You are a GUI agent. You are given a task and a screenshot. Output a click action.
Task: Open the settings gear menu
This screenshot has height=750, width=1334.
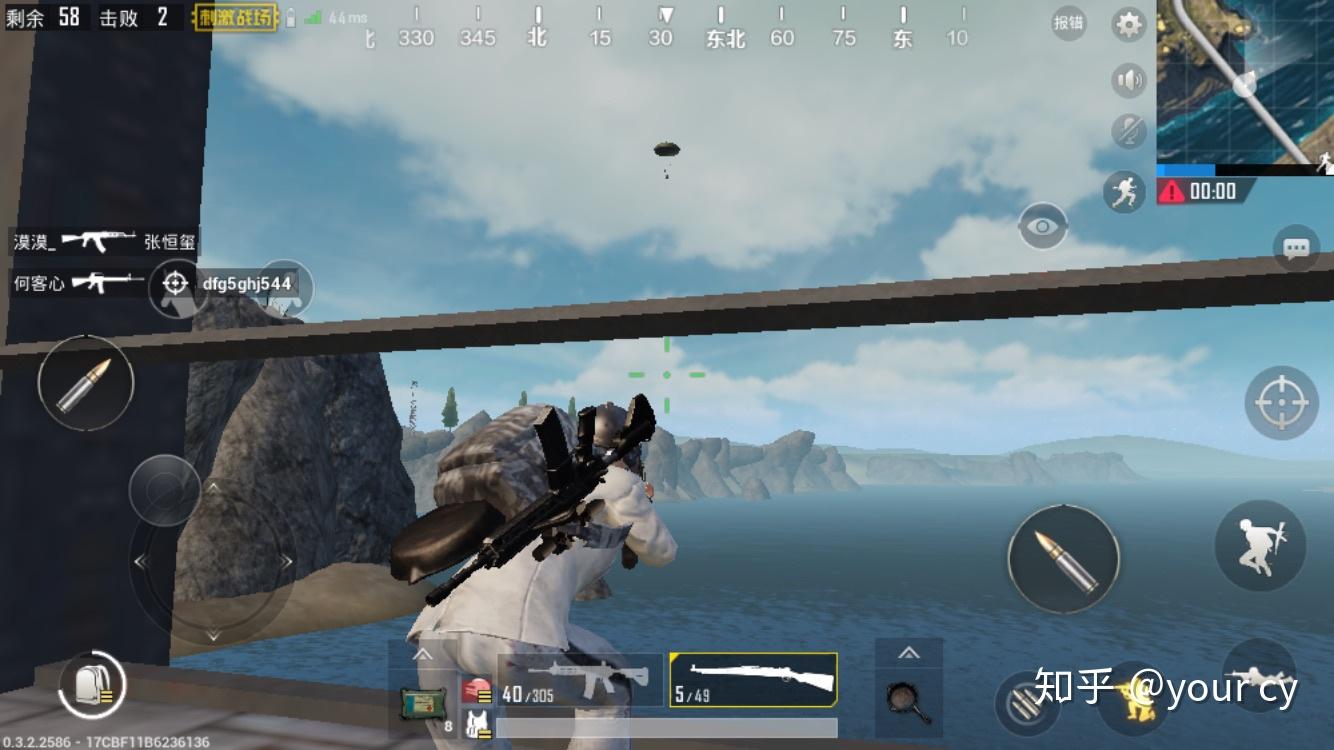click(1129, 25)
